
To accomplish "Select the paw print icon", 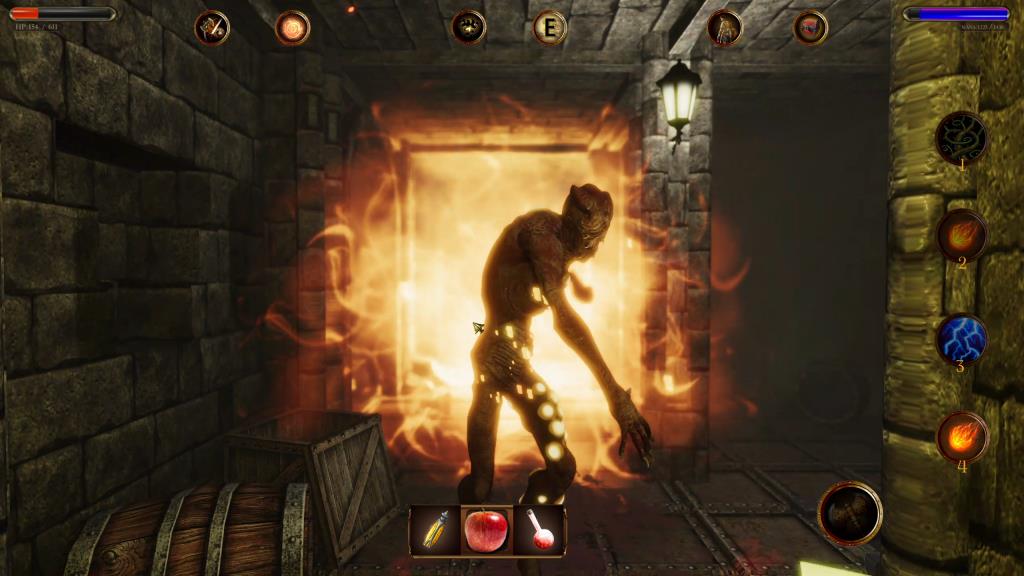I will tap(468, 27).
